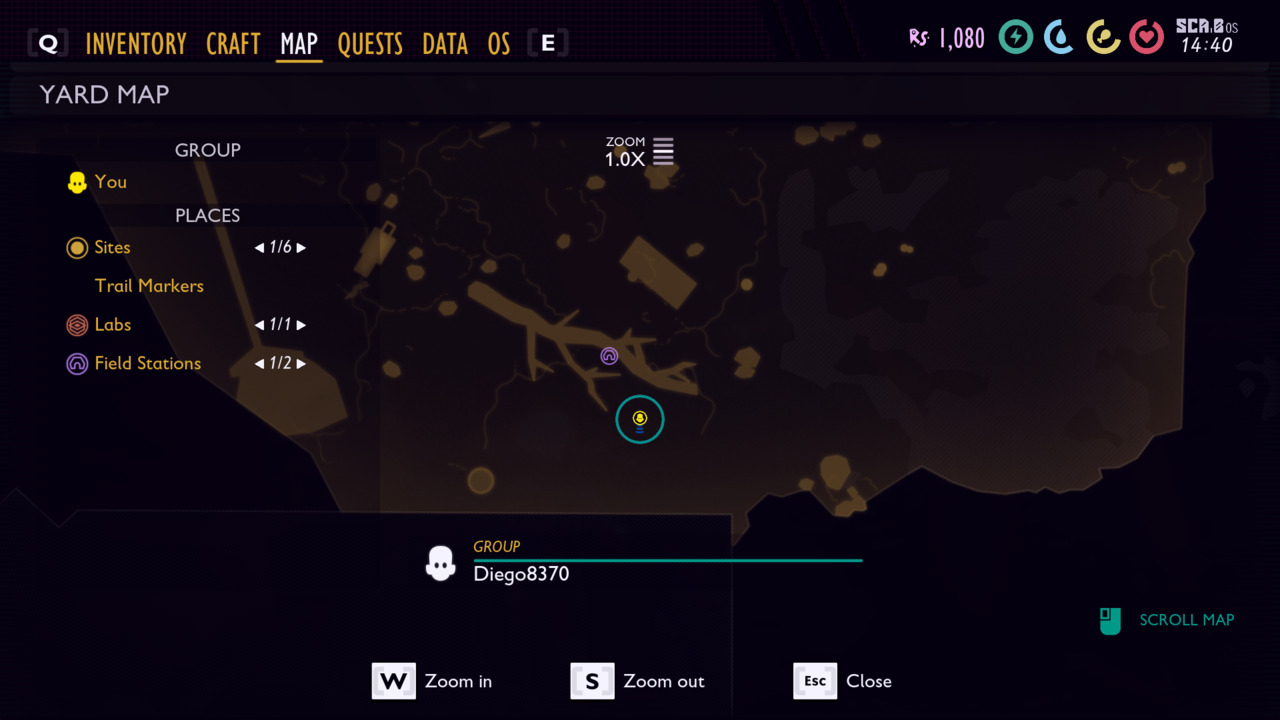This screenshot has height=720, width=1280.
Task: Open the yellow hunger status icon
Action: 1103,37
